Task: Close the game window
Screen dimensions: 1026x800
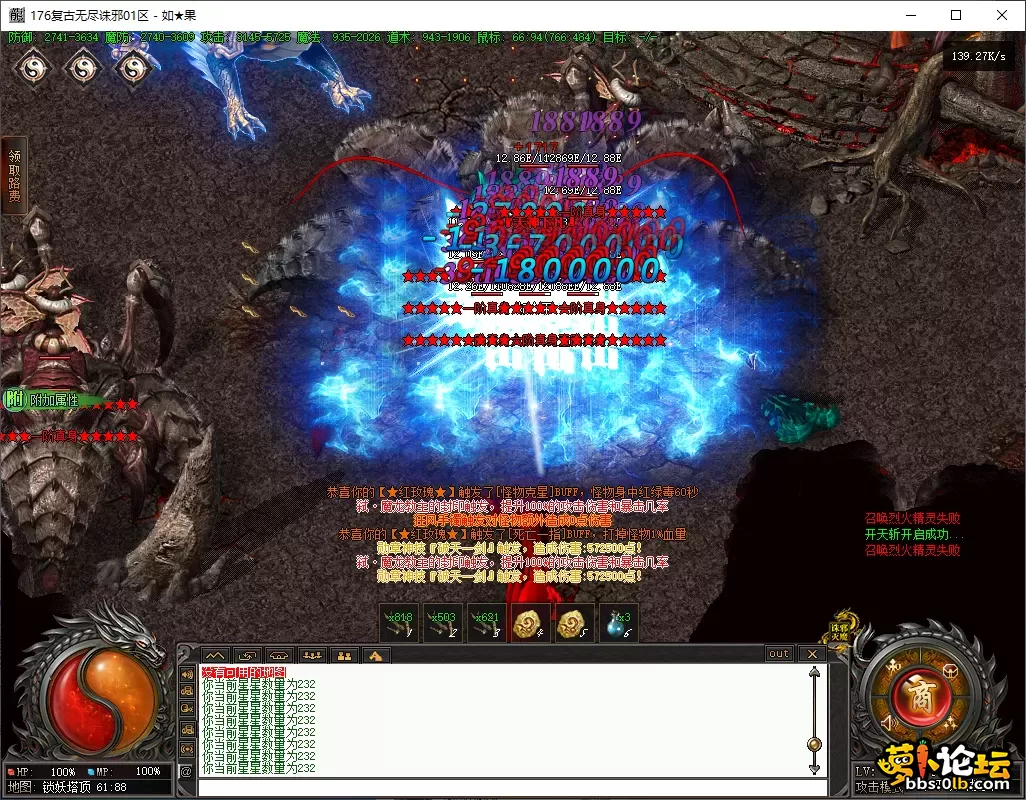Action: point(1002,15)
